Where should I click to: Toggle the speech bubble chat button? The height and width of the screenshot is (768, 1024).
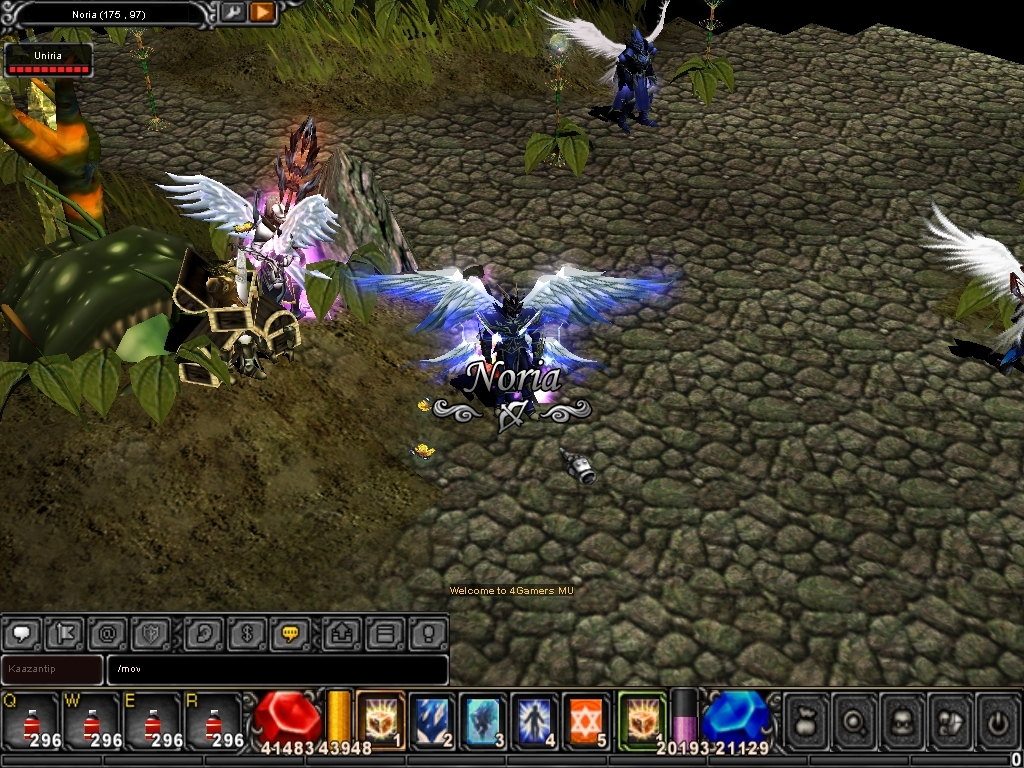(x=20, y=633)
